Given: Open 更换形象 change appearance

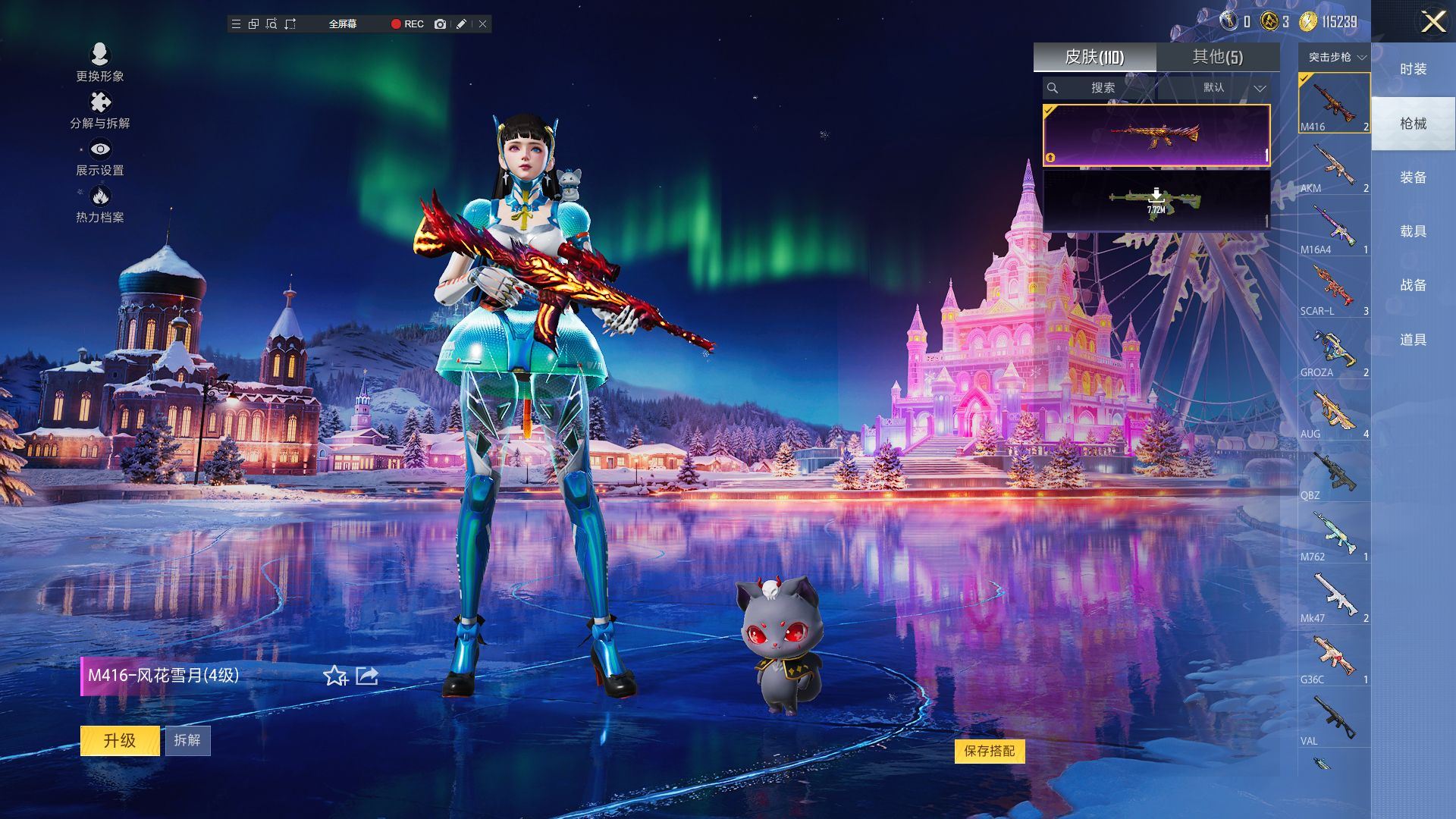Looking at the screenshot, I should point(100,62).
